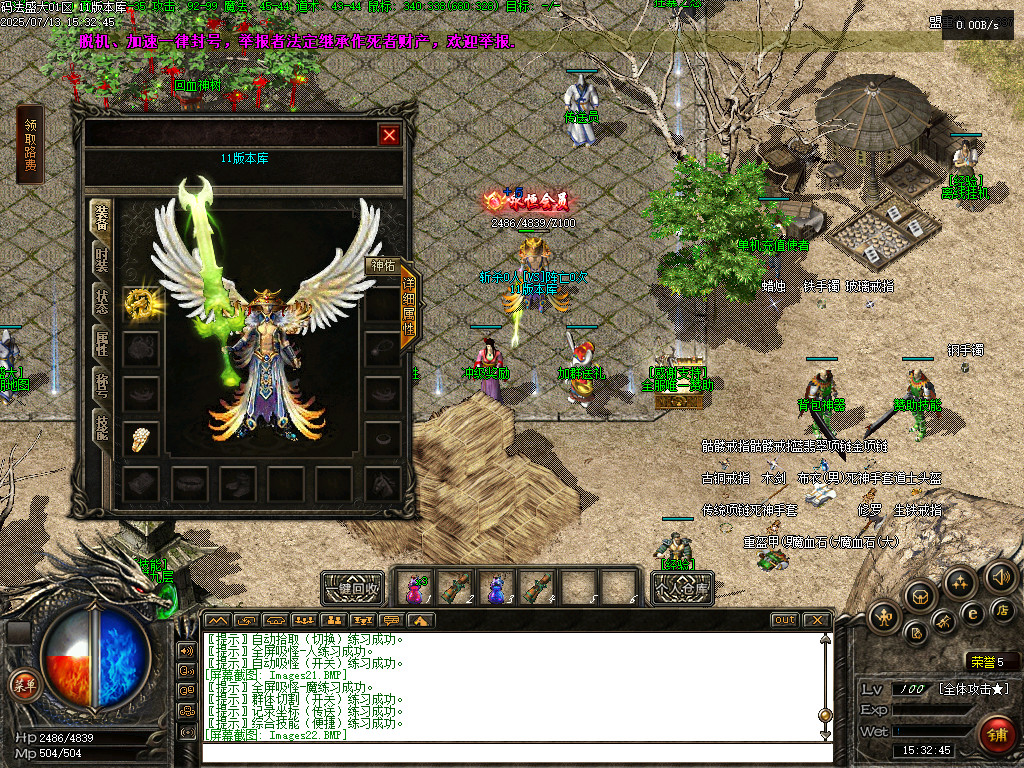Open the 状态 (status) tab
The image size is (1024, 768).
[102, 301]
